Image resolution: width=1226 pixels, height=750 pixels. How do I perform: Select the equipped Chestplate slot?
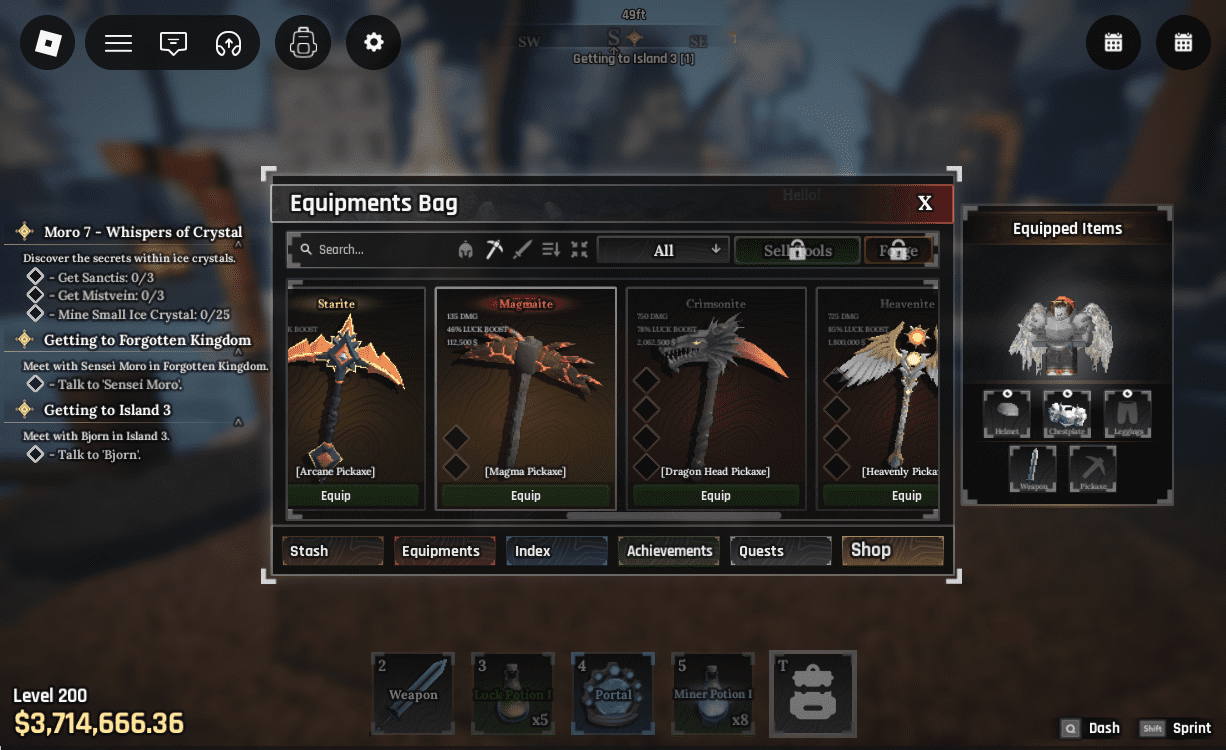point(1067,413)
